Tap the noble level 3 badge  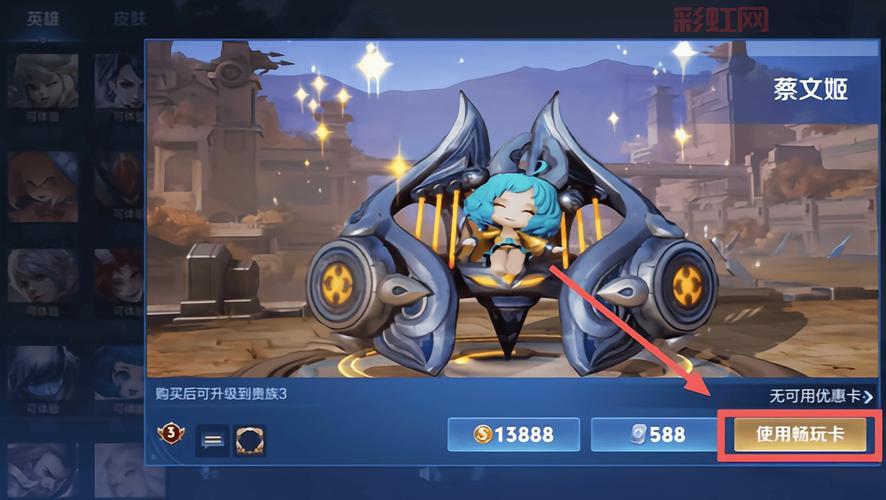pyautogui.click(x=170, y=435)
